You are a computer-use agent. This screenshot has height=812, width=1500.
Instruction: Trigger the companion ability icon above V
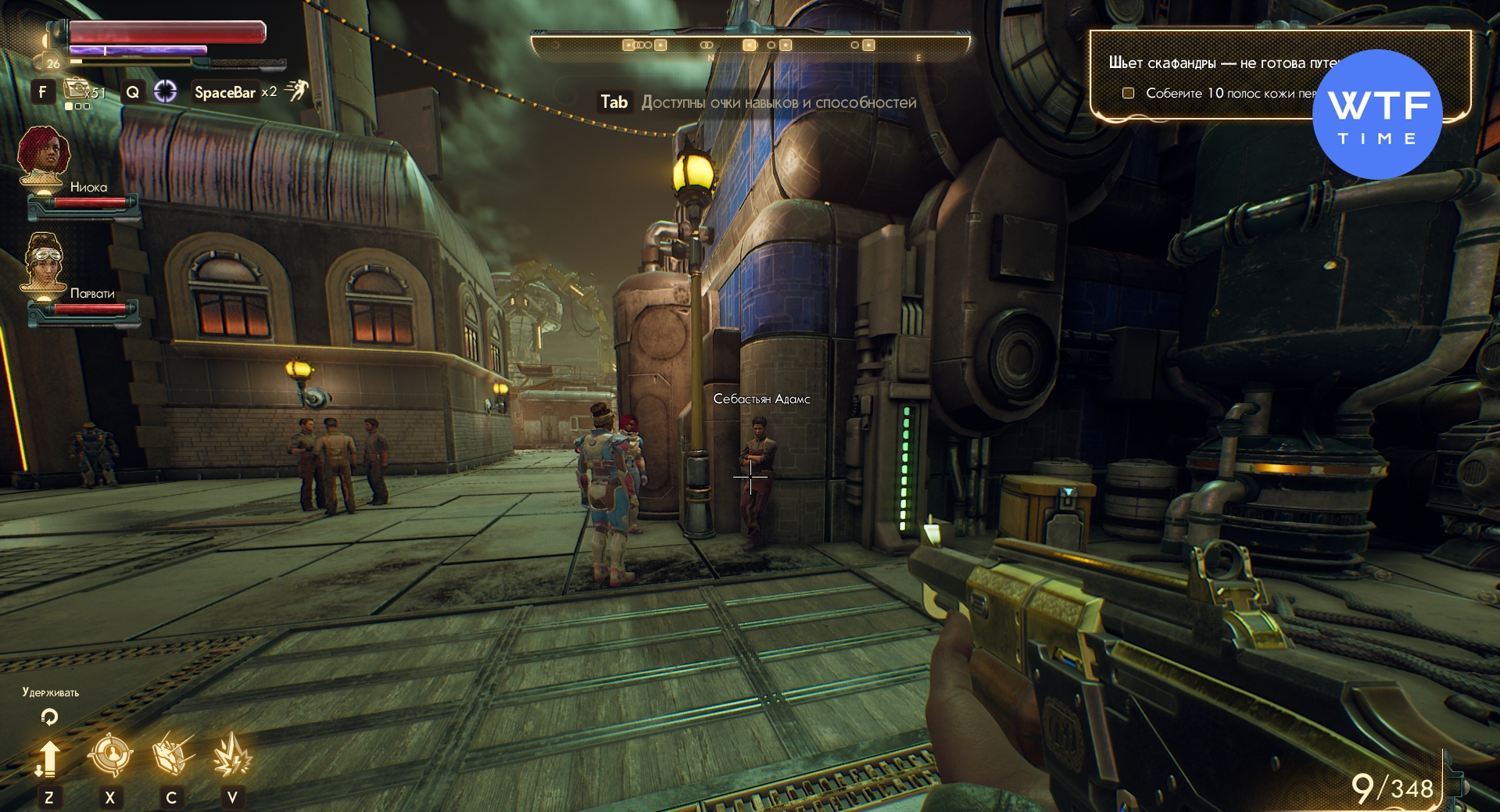(x=231, y=755)
